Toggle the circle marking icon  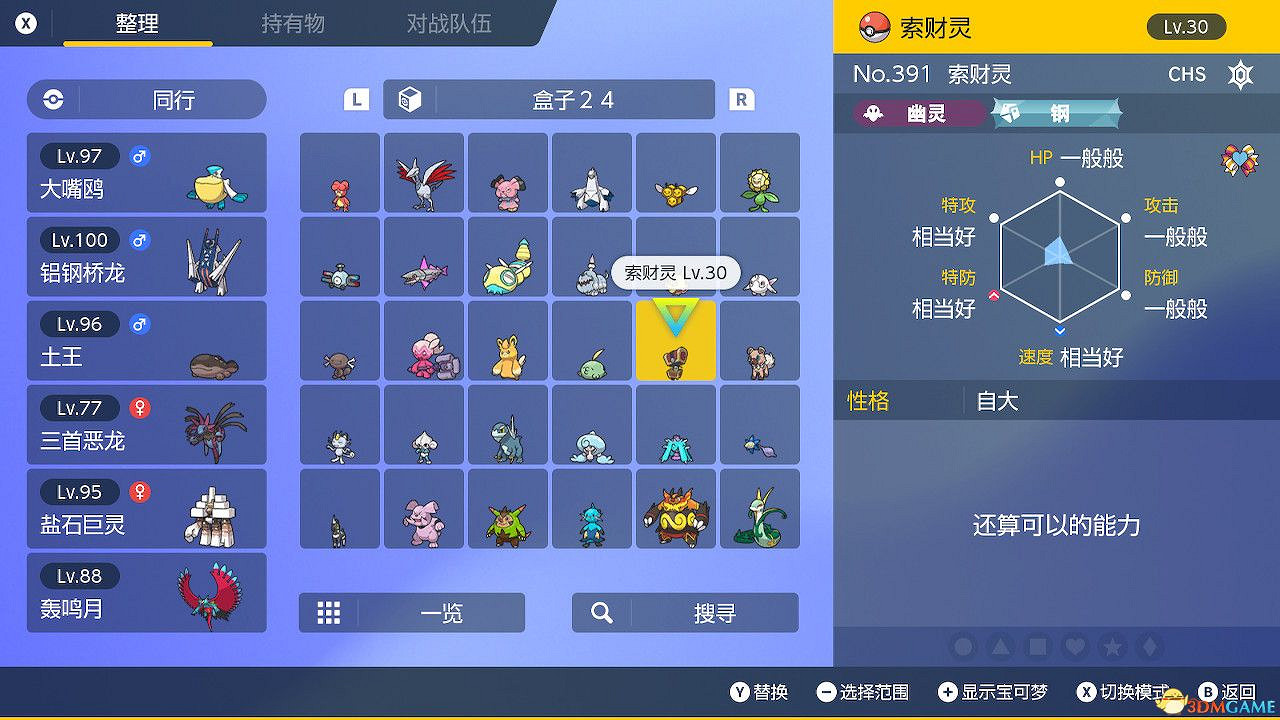(x=963, y=647)
